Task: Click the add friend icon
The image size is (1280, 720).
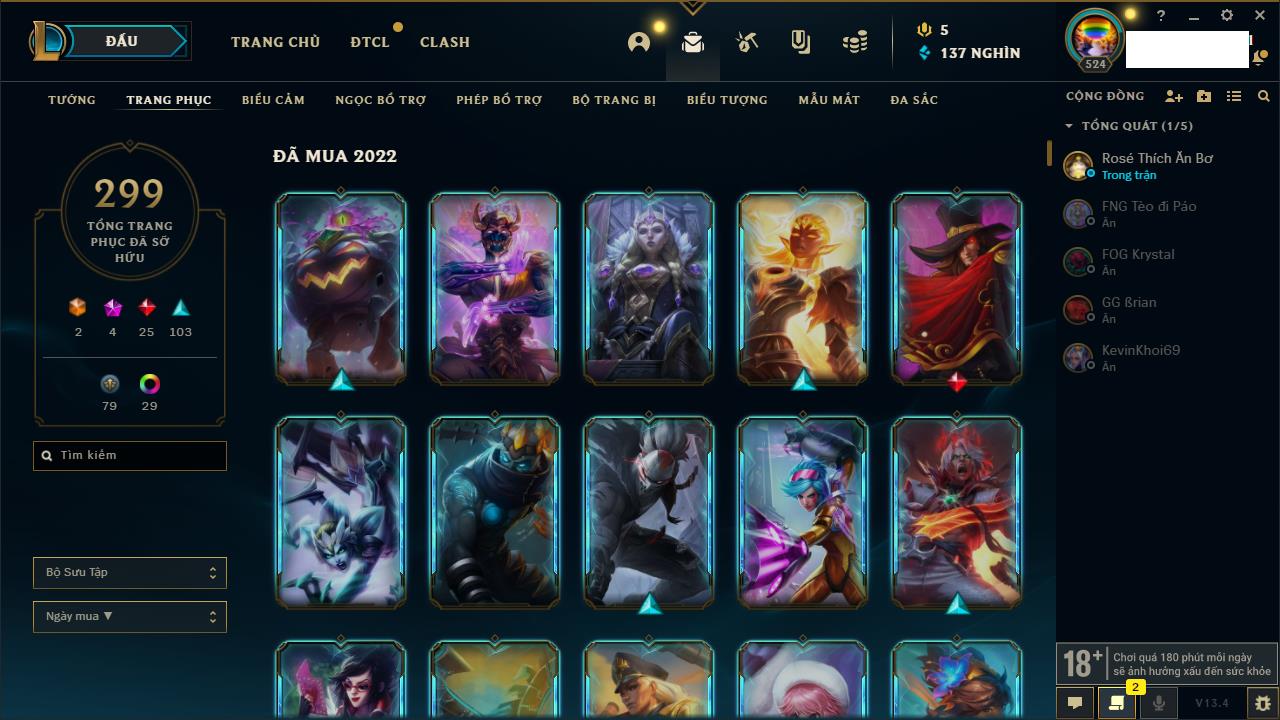Action: 1173,96
